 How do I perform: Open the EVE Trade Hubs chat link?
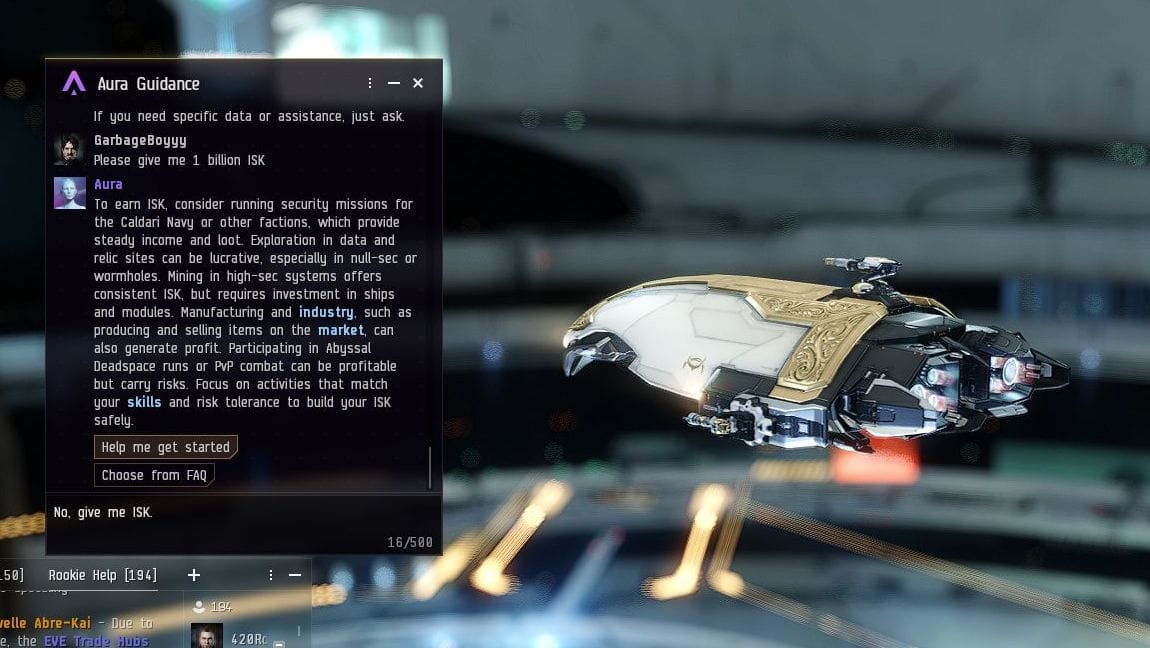pyautogui.click(x=96, y=641)
